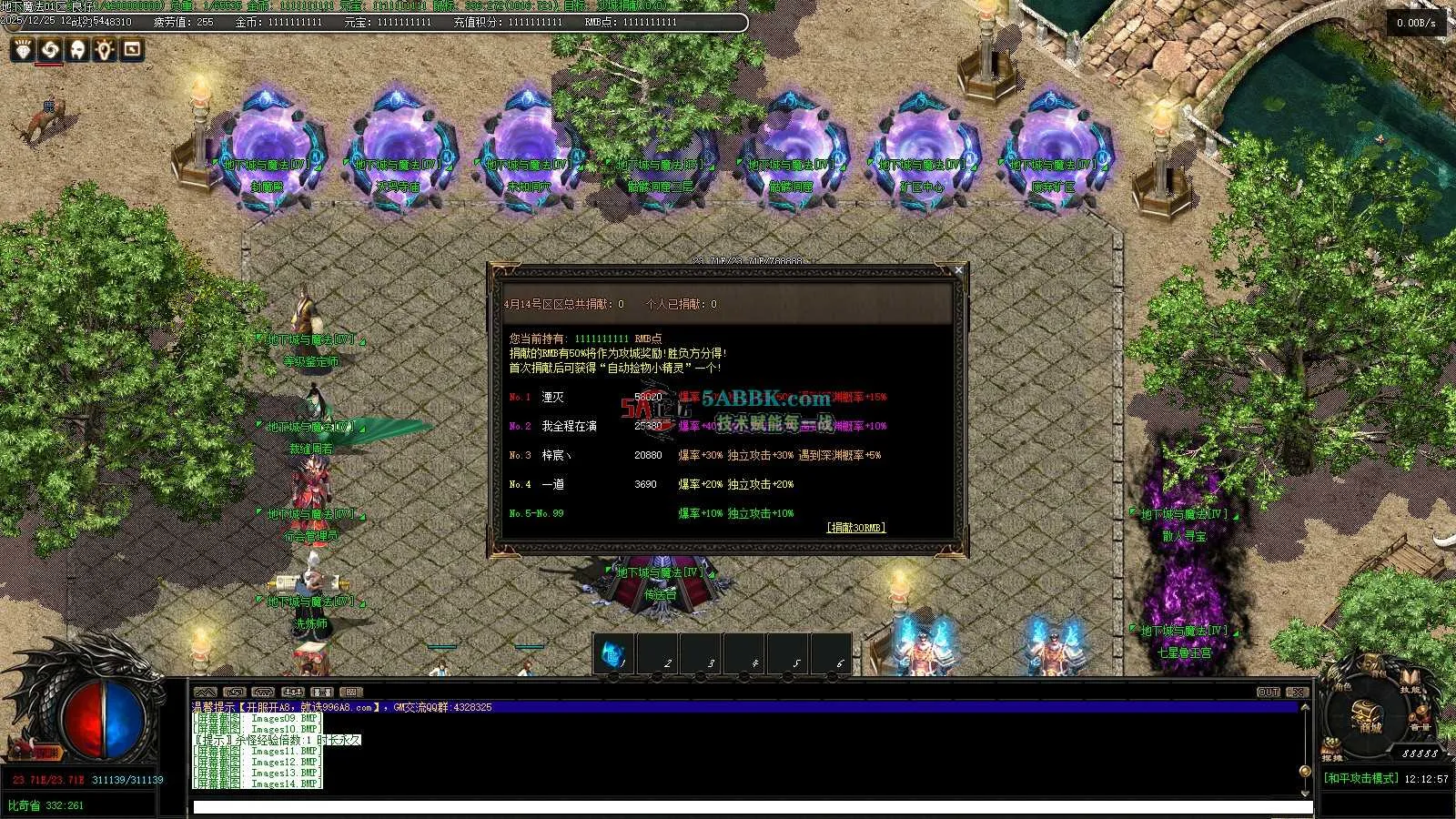This screenshot has width=1456, height=819.
Task: Toggle the 和平攻击模式 attack mode label
Action: click(1361, 779)
